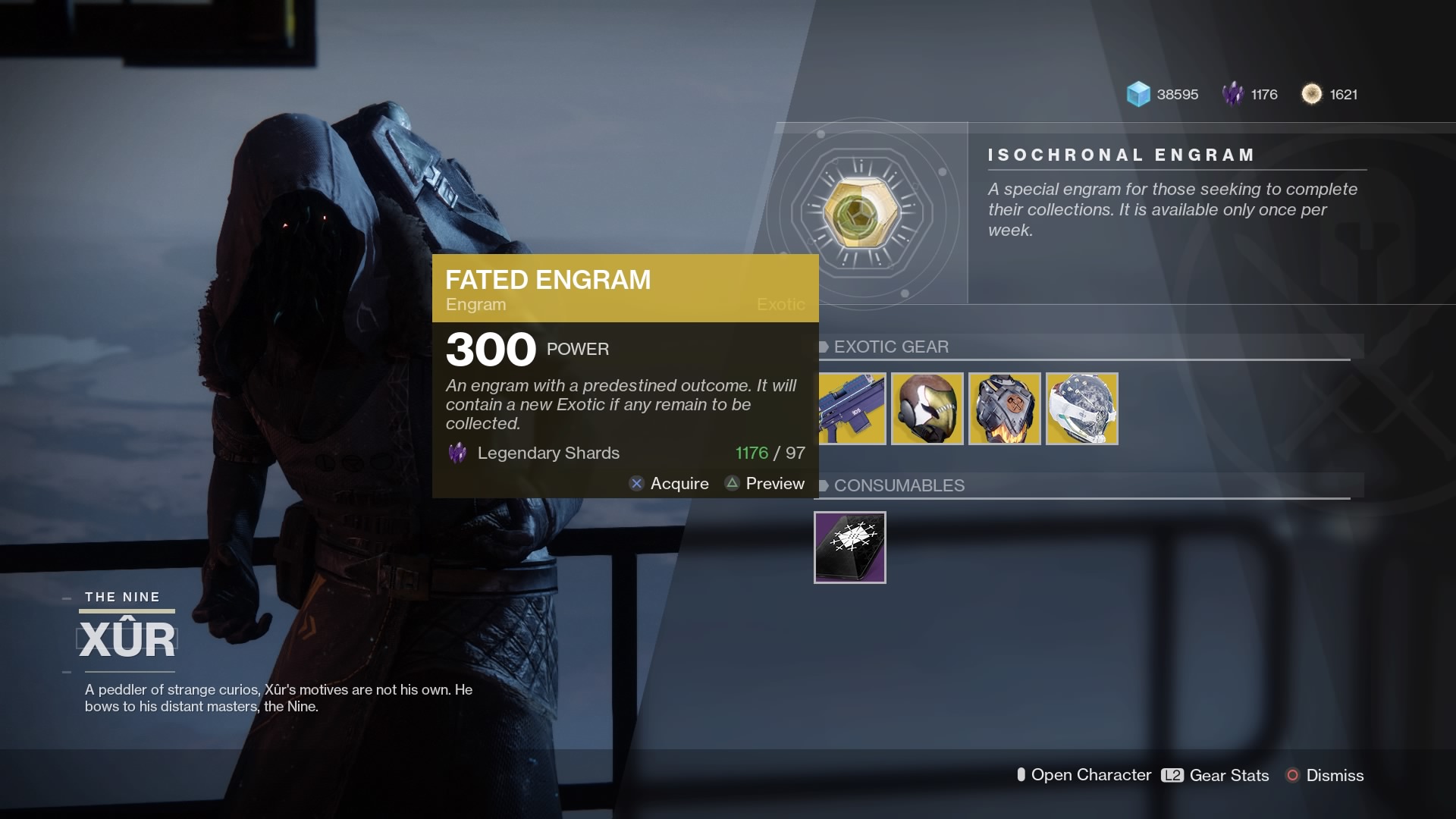Select the white domed exotic helmet
Viewport: 1456px width, 819px height.
click(x=1081, y=409)
